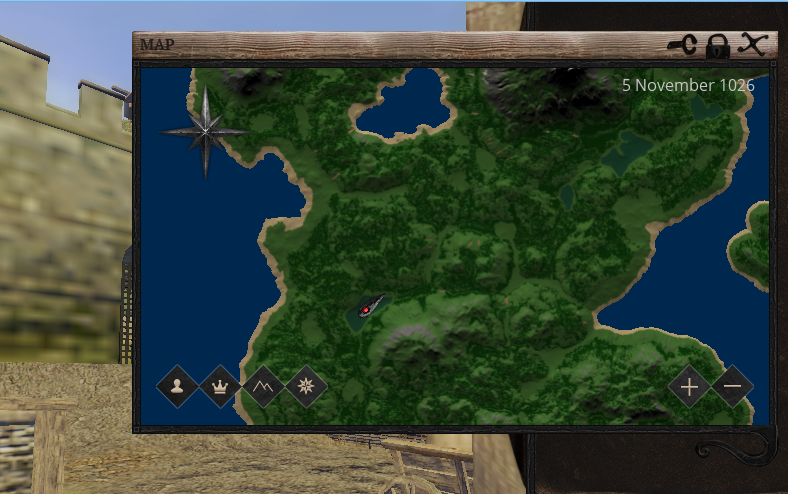Close the map window with the X
788x494 pixels.
752,44
